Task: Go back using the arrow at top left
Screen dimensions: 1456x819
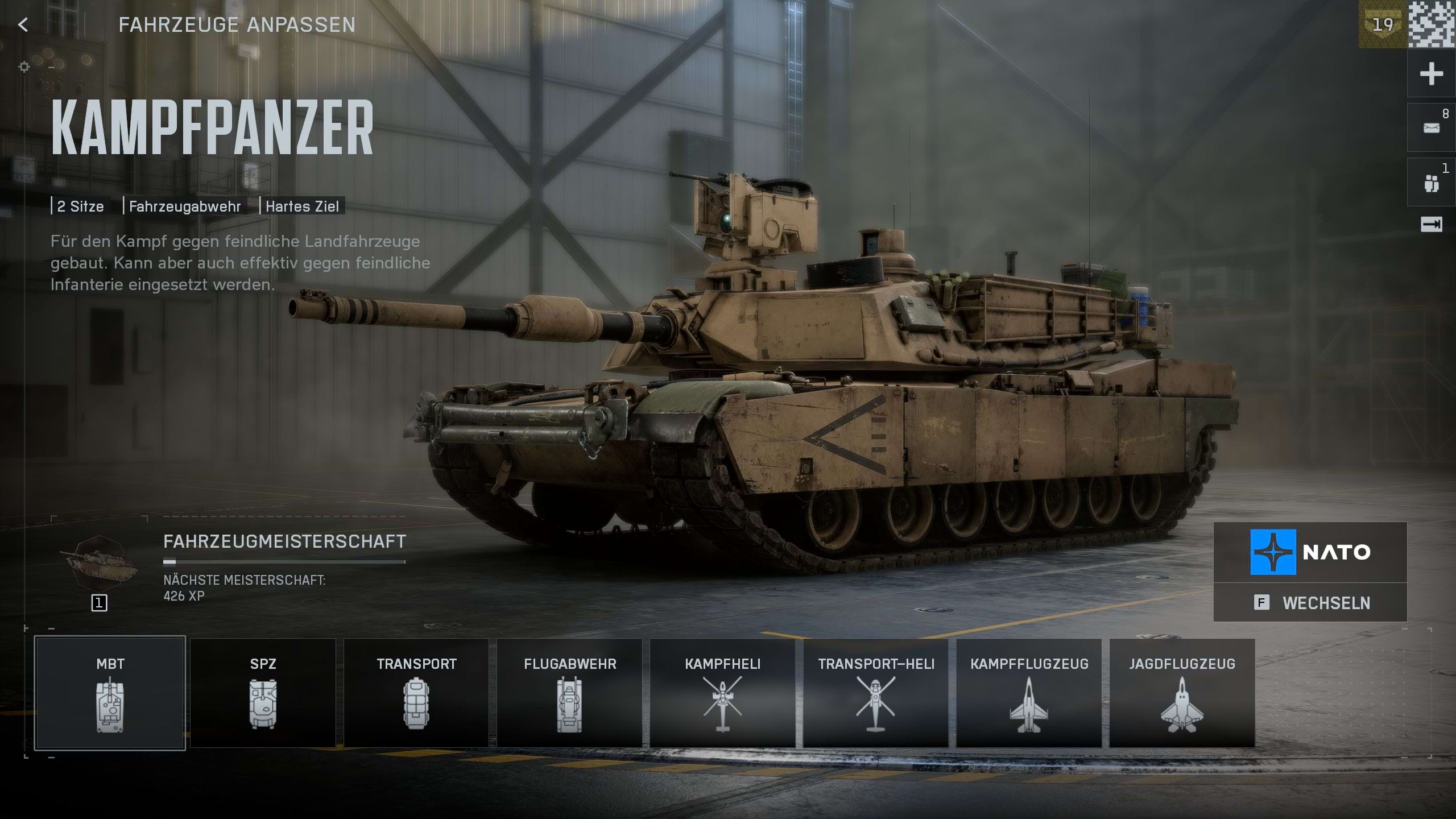Action: tap(23, 24)
